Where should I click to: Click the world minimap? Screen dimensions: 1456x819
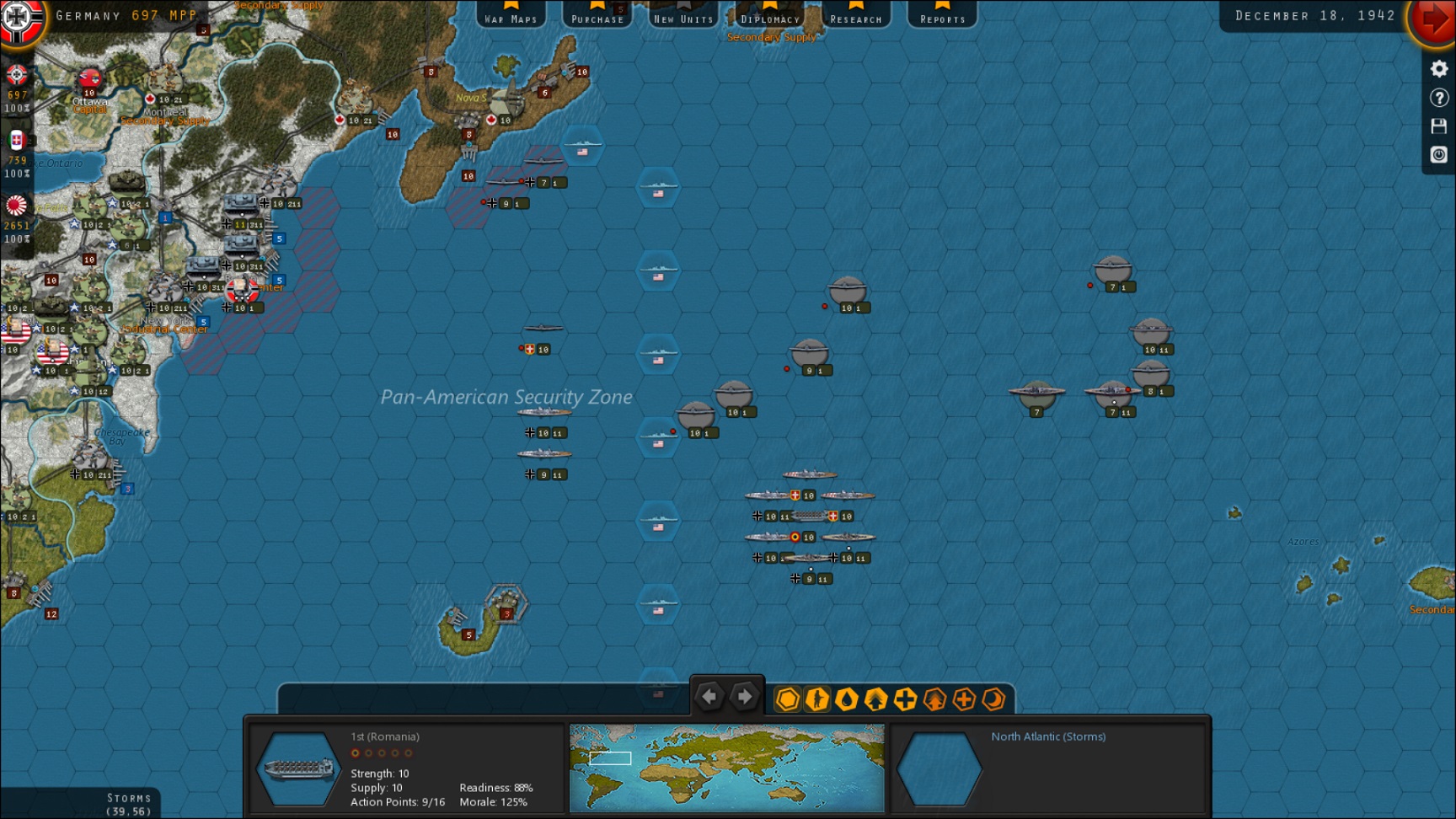tap(726, 768)
